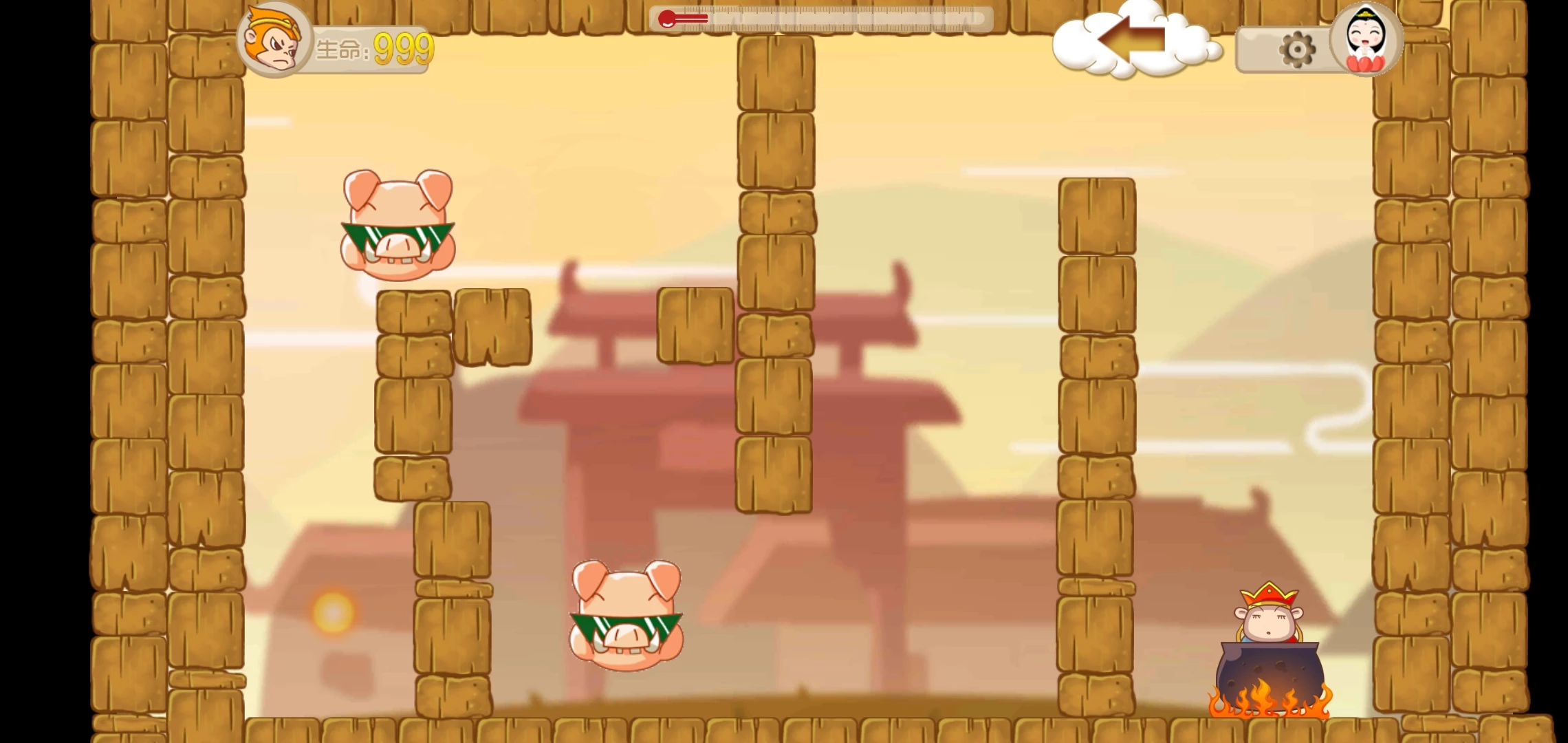Tap the Guanyin goddess portrait
The height and width of the screenshot is (743, 1568).
click(x=1365, y=39)
